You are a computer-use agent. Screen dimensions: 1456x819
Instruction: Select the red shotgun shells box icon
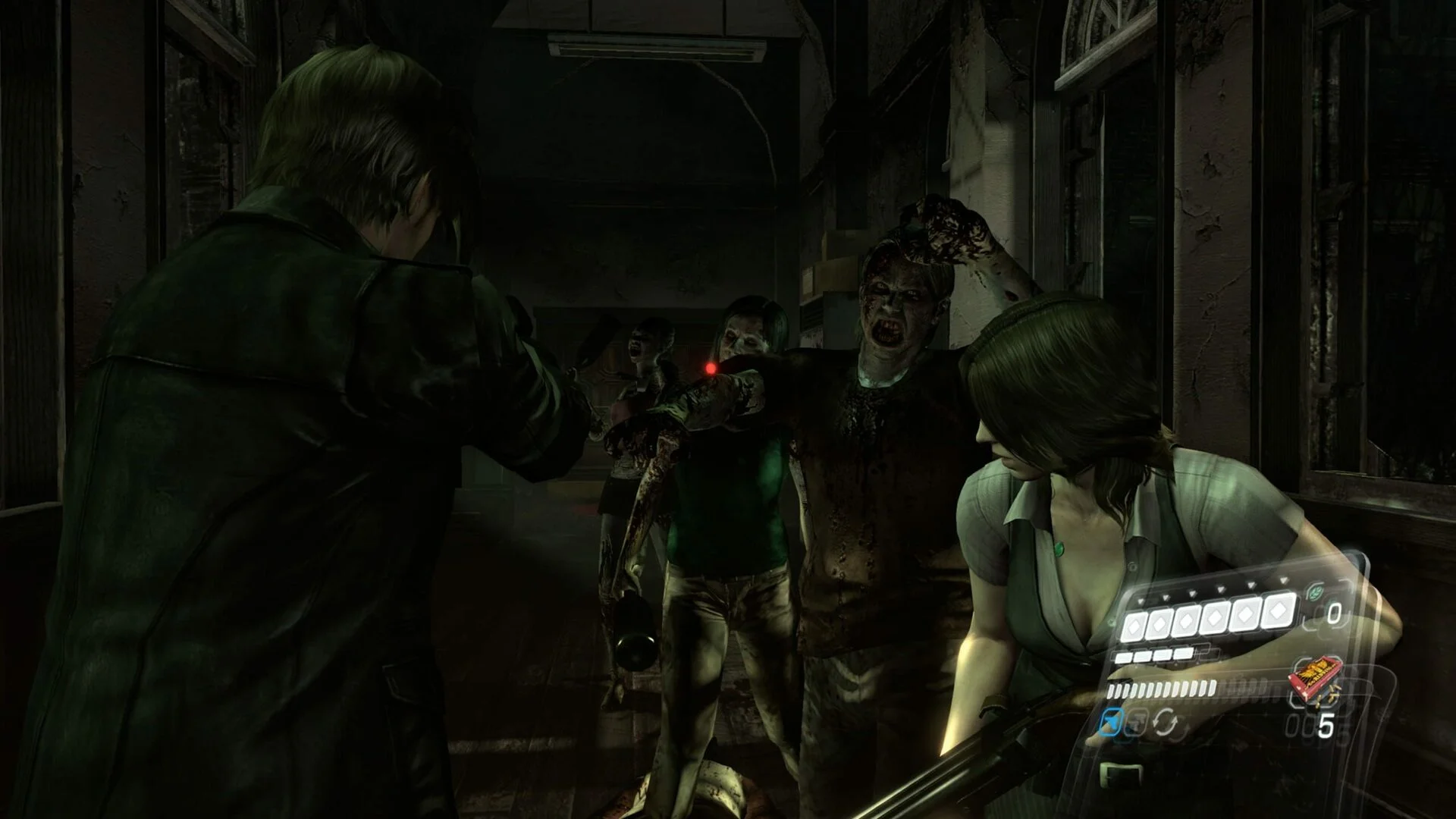pos(1310,682)
